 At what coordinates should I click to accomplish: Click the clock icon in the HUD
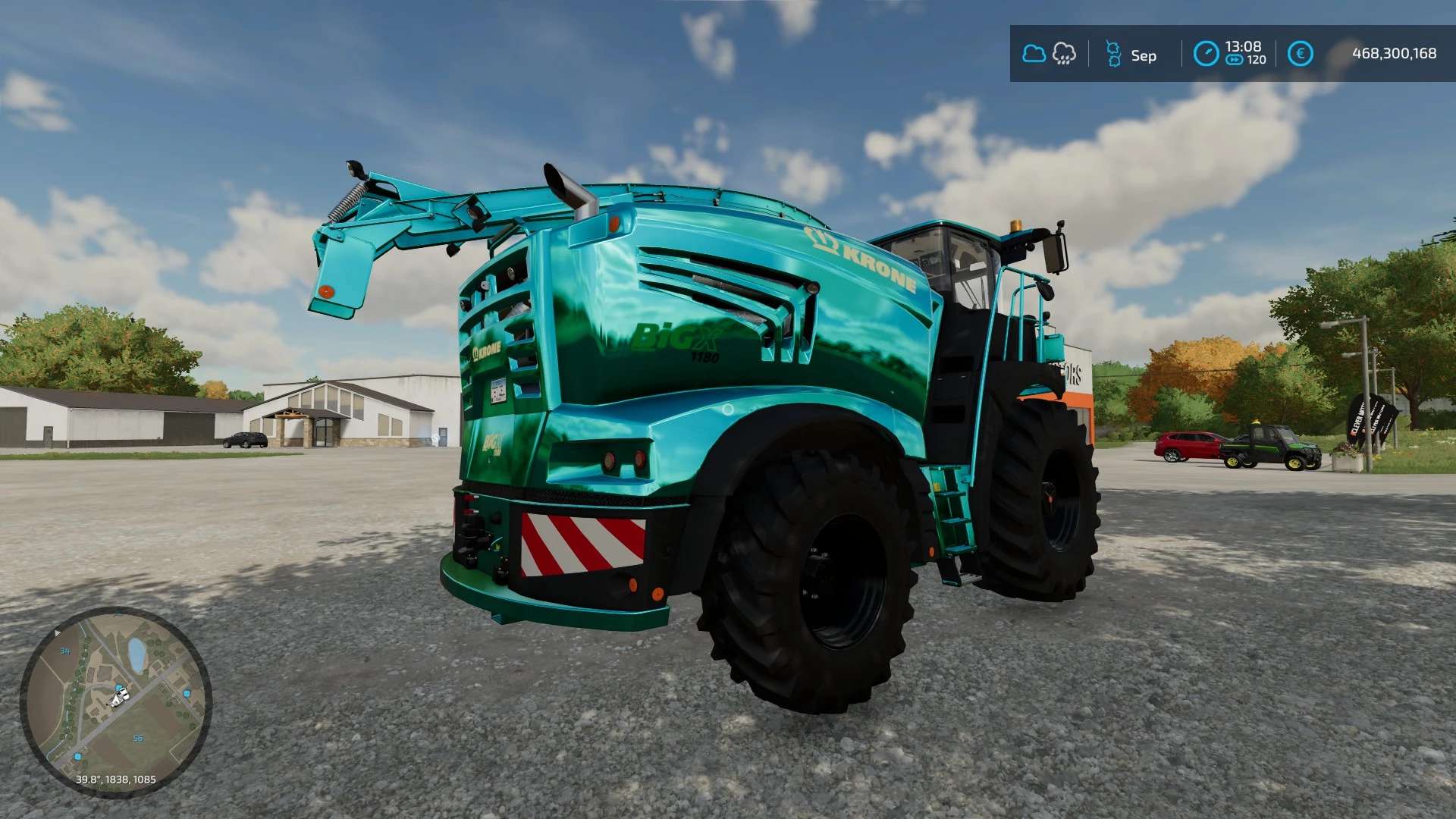(1206, 54)
